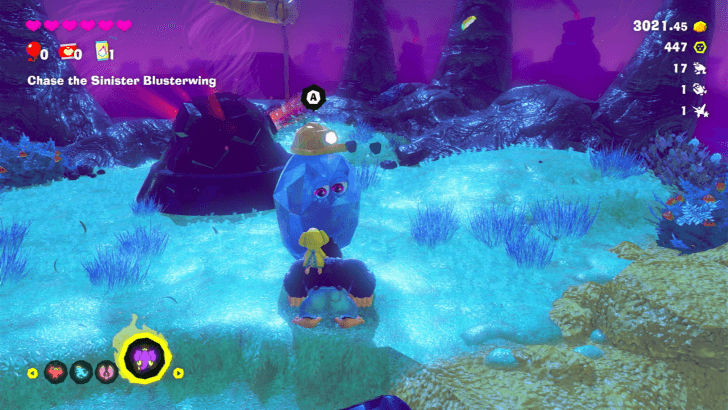The height and width of the screenshot is (410, 728).
Task: Select the yellow hexagon skull token icon
Action: (699, 47)
